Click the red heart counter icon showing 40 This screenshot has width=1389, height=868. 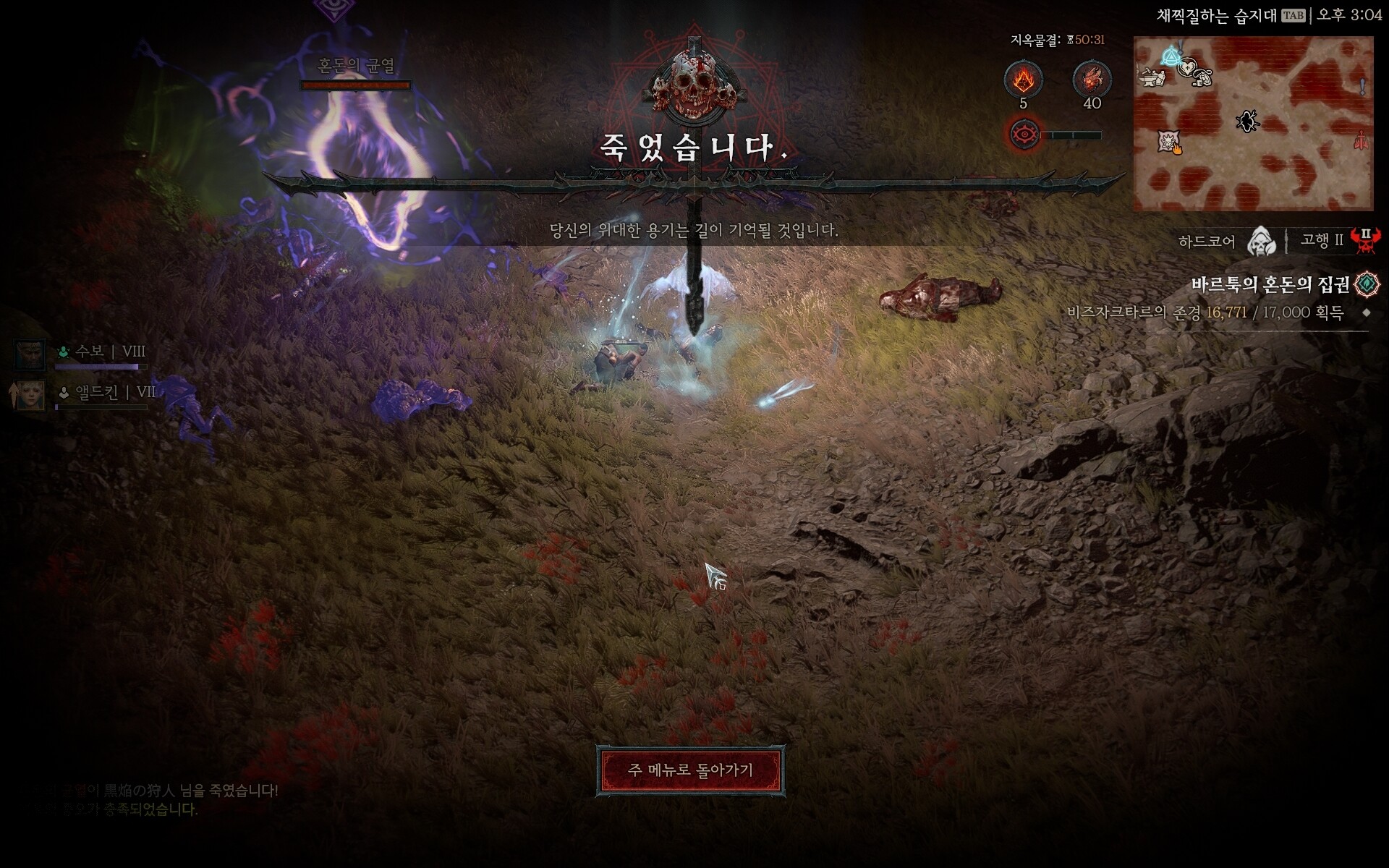click(x=1092, y=80)
